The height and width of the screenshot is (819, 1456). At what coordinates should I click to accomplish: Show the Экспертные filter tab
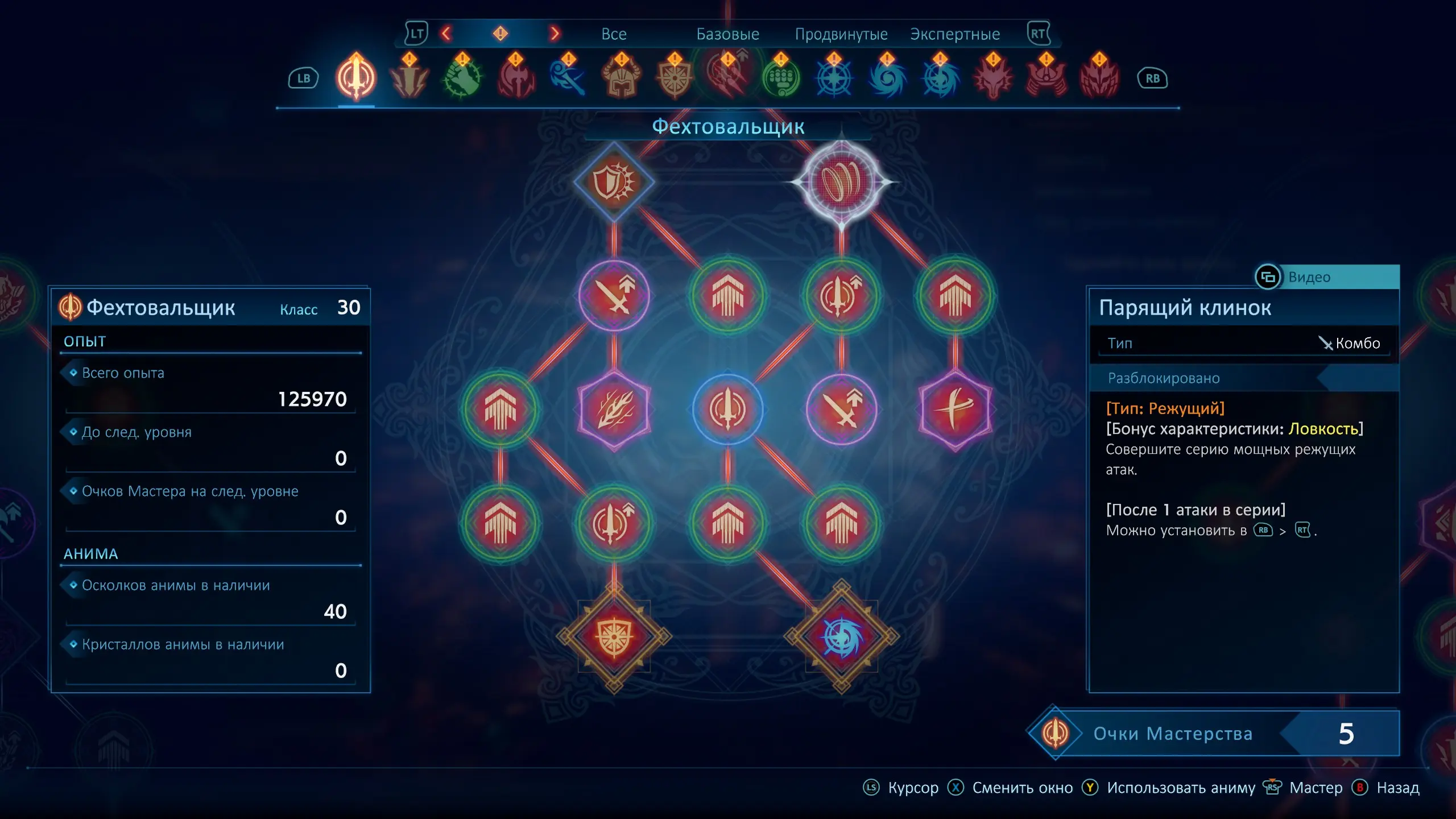(954, 34)
